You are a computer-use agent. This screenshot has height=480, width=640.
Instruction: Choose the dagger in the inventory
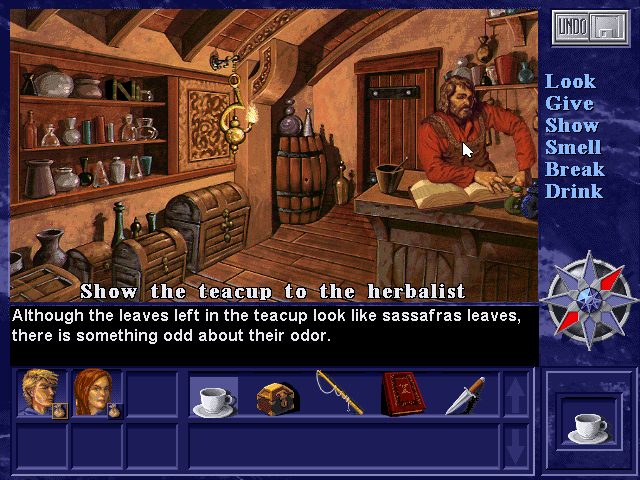pyautogui.click(x=465, y=395)
